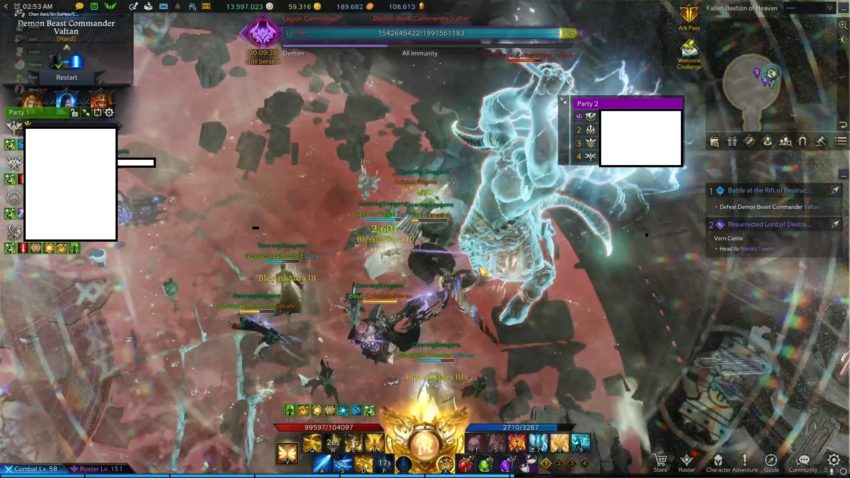Select the Battle at the Rift quest
Screen dimensions: 850x478
coord(770,190)
